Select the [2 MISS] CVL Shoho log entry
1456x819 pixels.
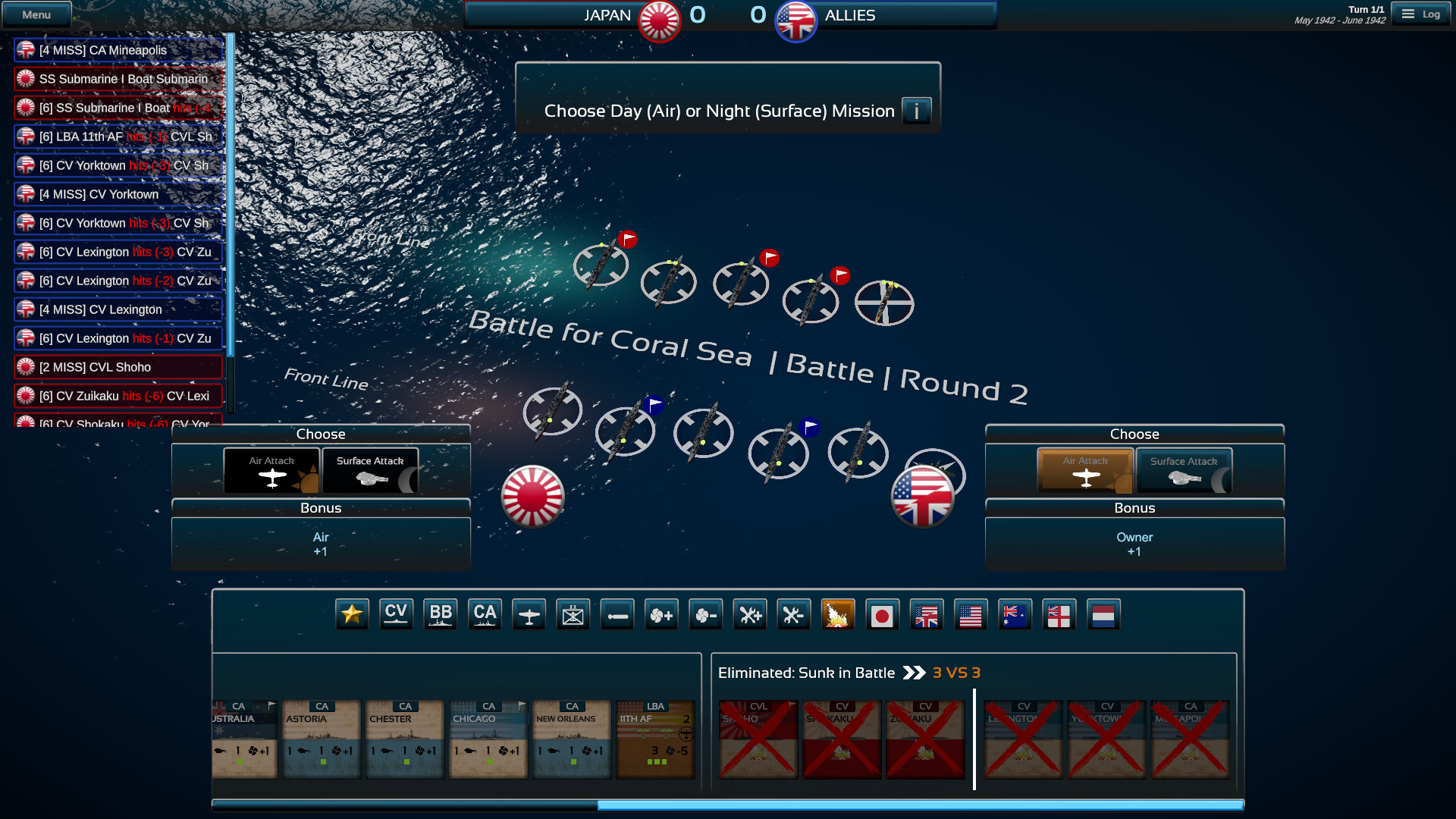pyautogui.click(x=118, y=366)
